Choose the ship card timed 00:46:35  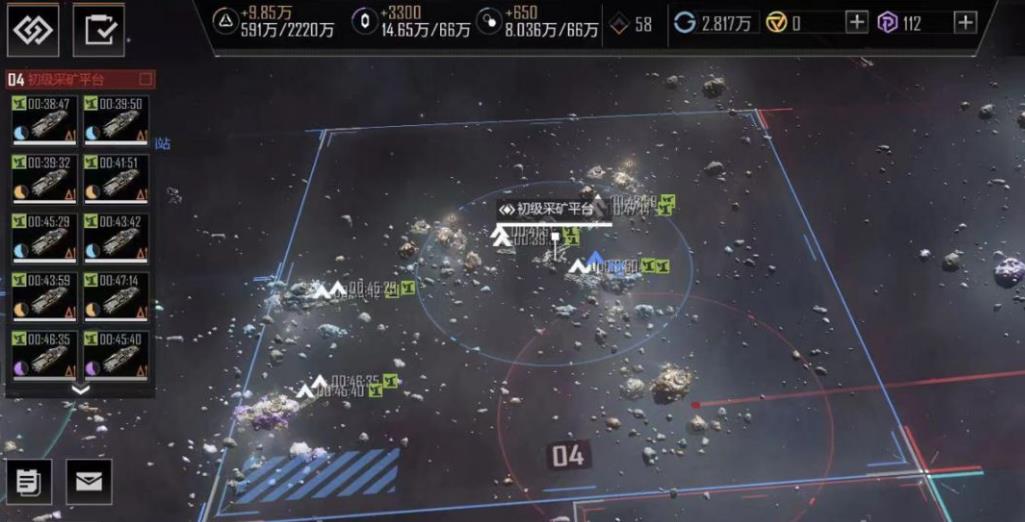pos(44,355)
